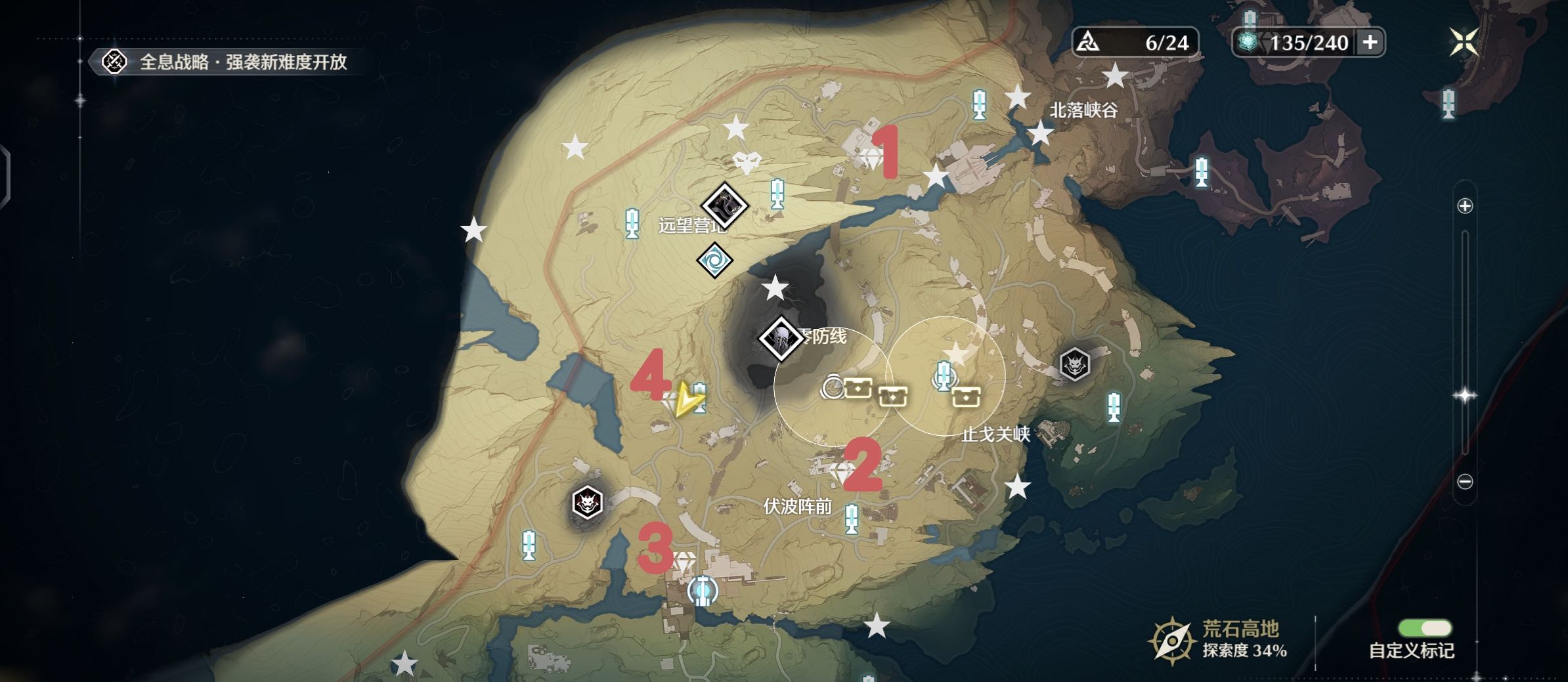1568x682 pixels.
Task: Toggle the 自定义标记 custom marker switch
Action: click(x=1424, y=628)
